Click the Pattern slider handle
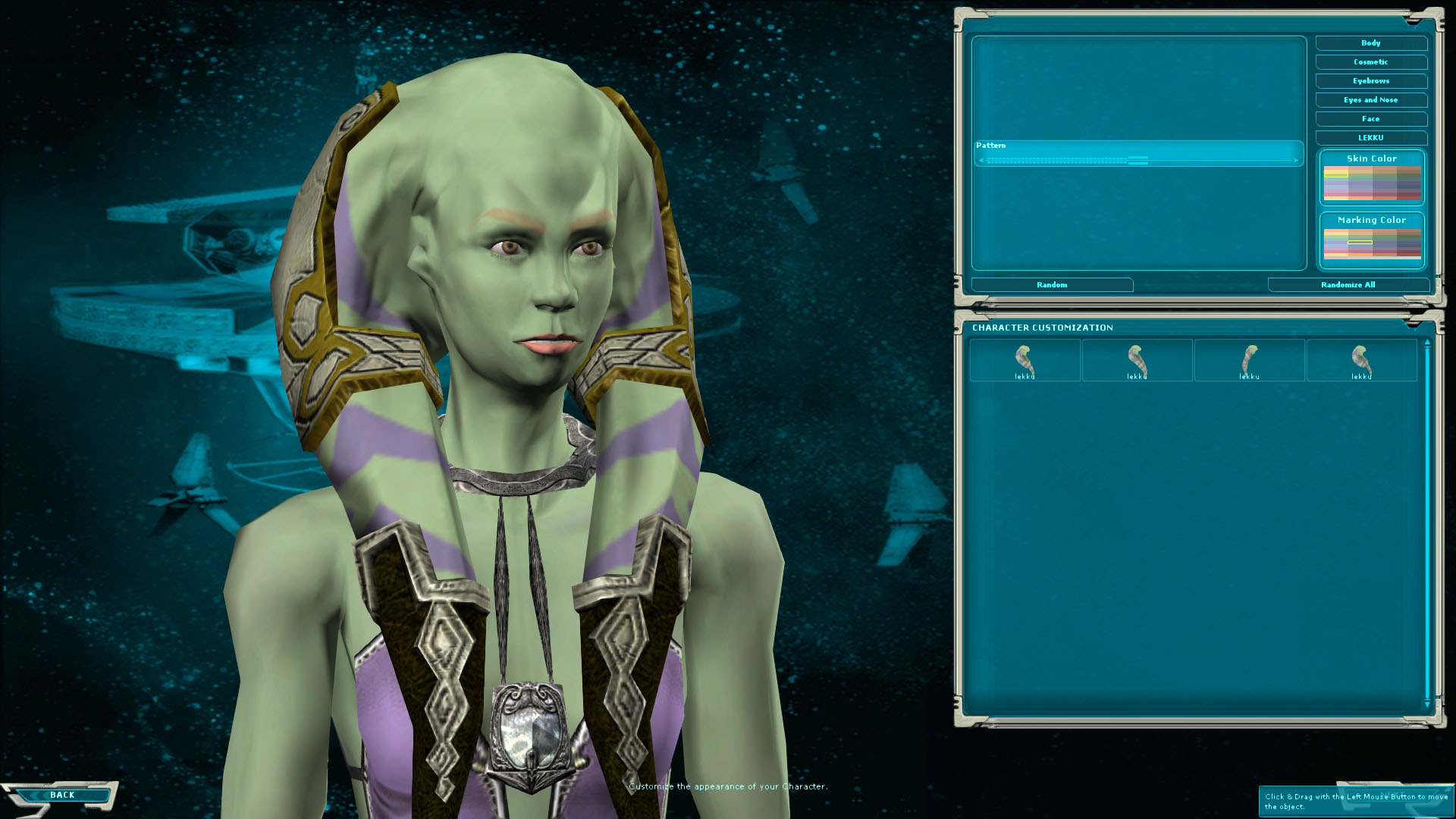The image size is (1456, 819). [1137, 160]
